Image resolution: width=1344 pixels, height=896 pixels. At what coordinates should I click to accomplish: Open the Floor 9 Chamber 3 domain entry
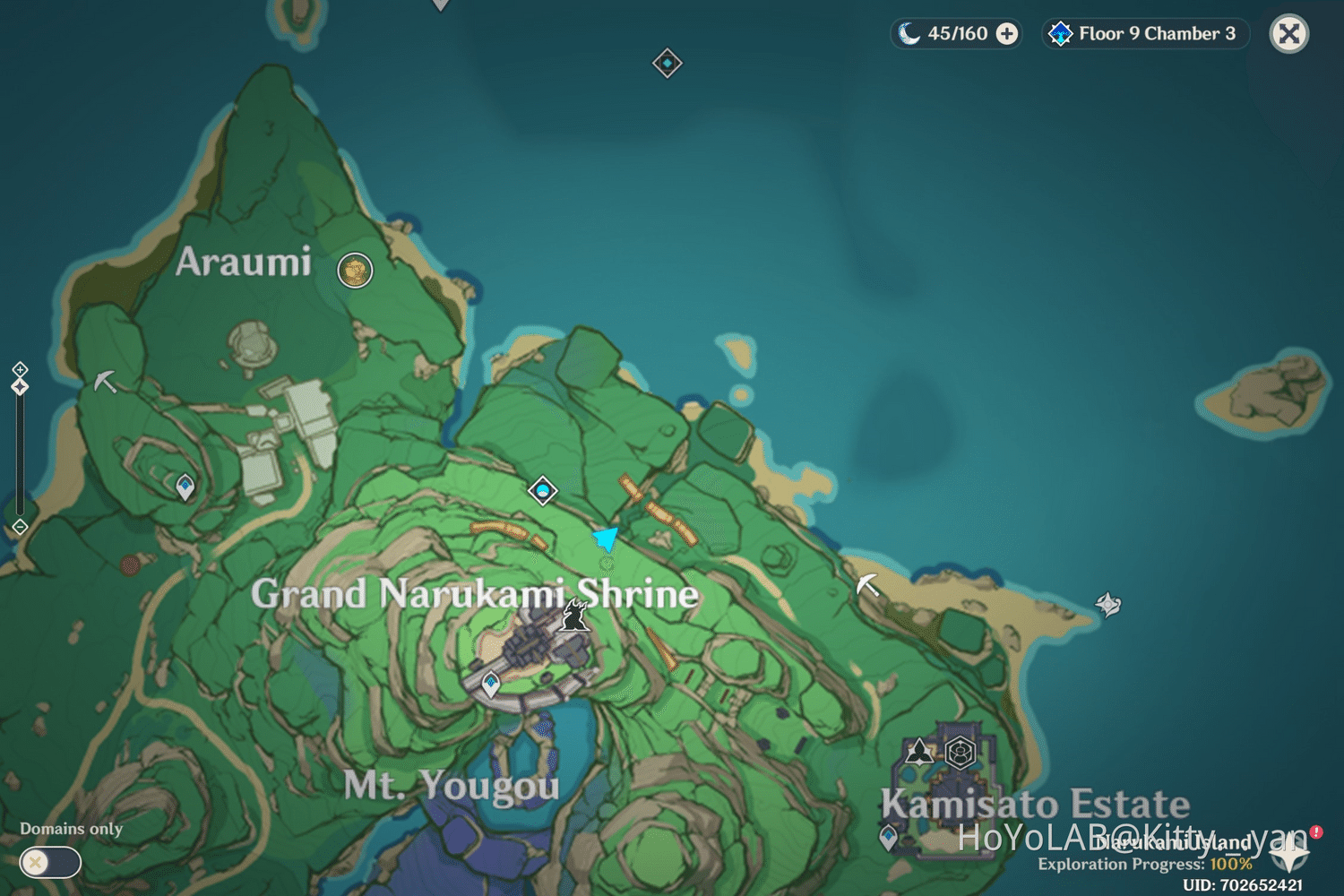pyautogui.click(x=1144, y=34)
